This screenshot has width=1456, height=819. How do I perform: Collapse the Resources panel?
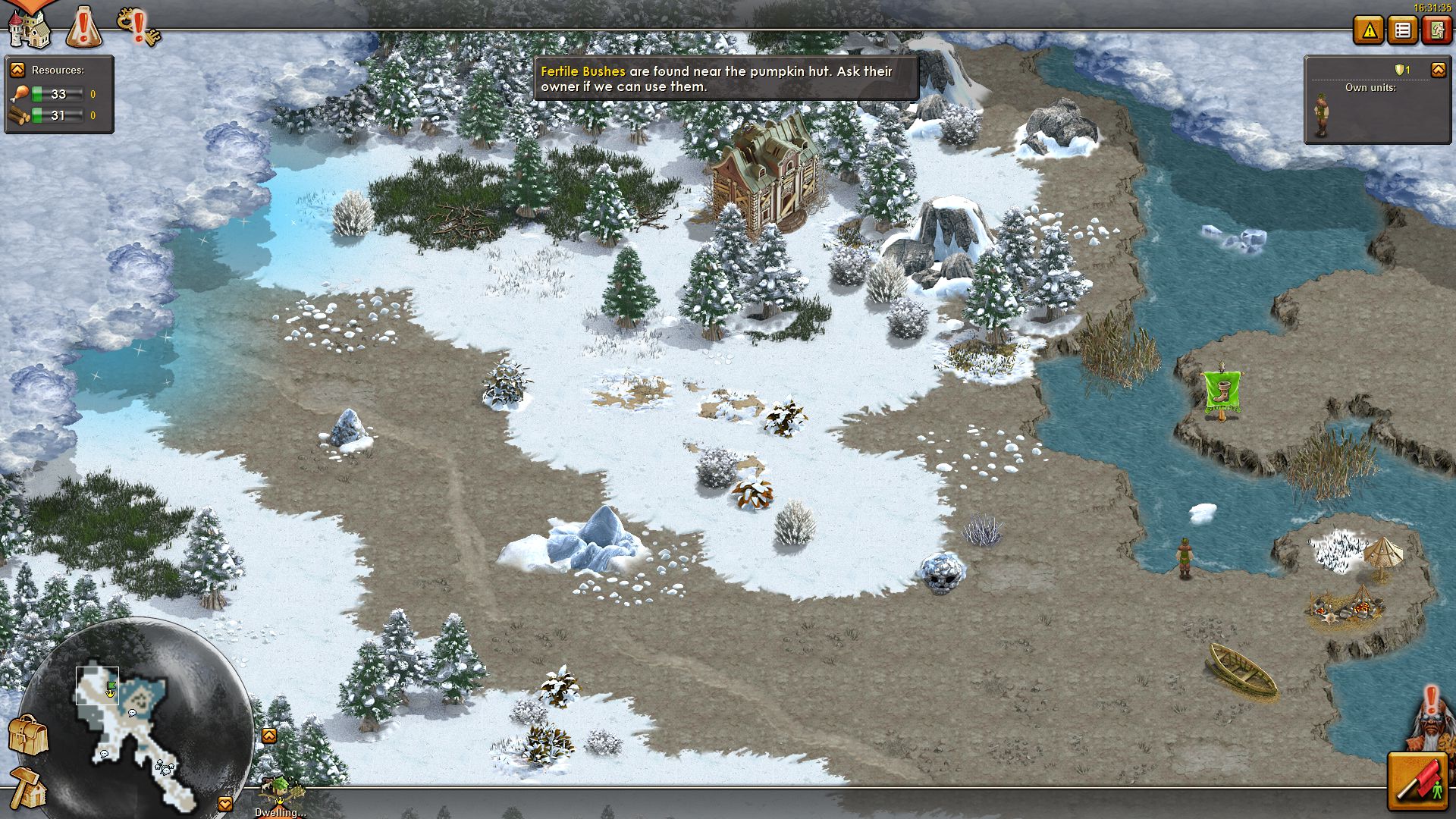tap(17, 70)
